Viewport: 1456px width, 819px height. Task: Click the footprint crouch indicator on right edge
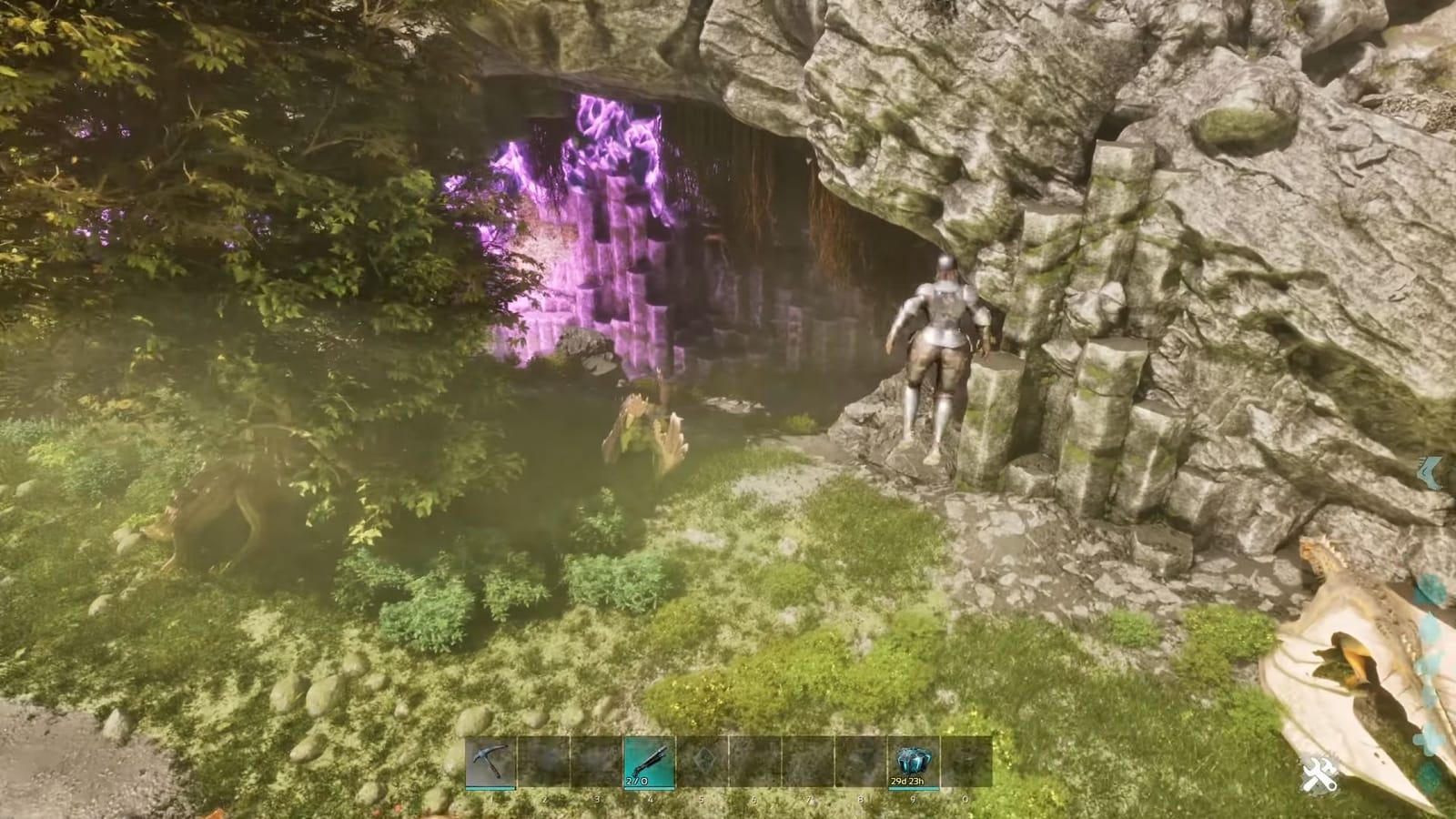pyautogui.click(x=1431, y=471)
